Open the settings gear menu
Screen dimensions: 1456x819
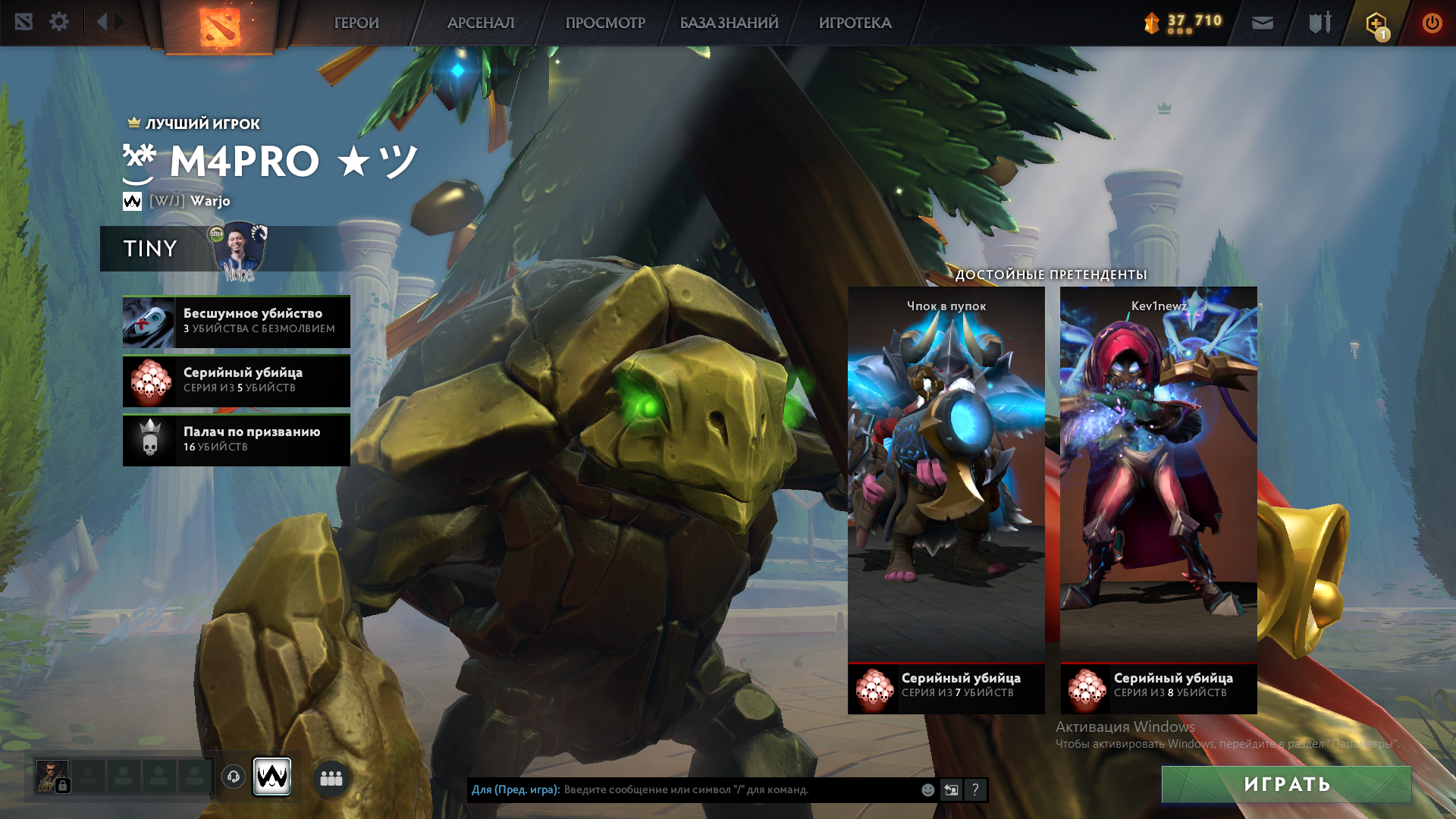tap(59, 22)
